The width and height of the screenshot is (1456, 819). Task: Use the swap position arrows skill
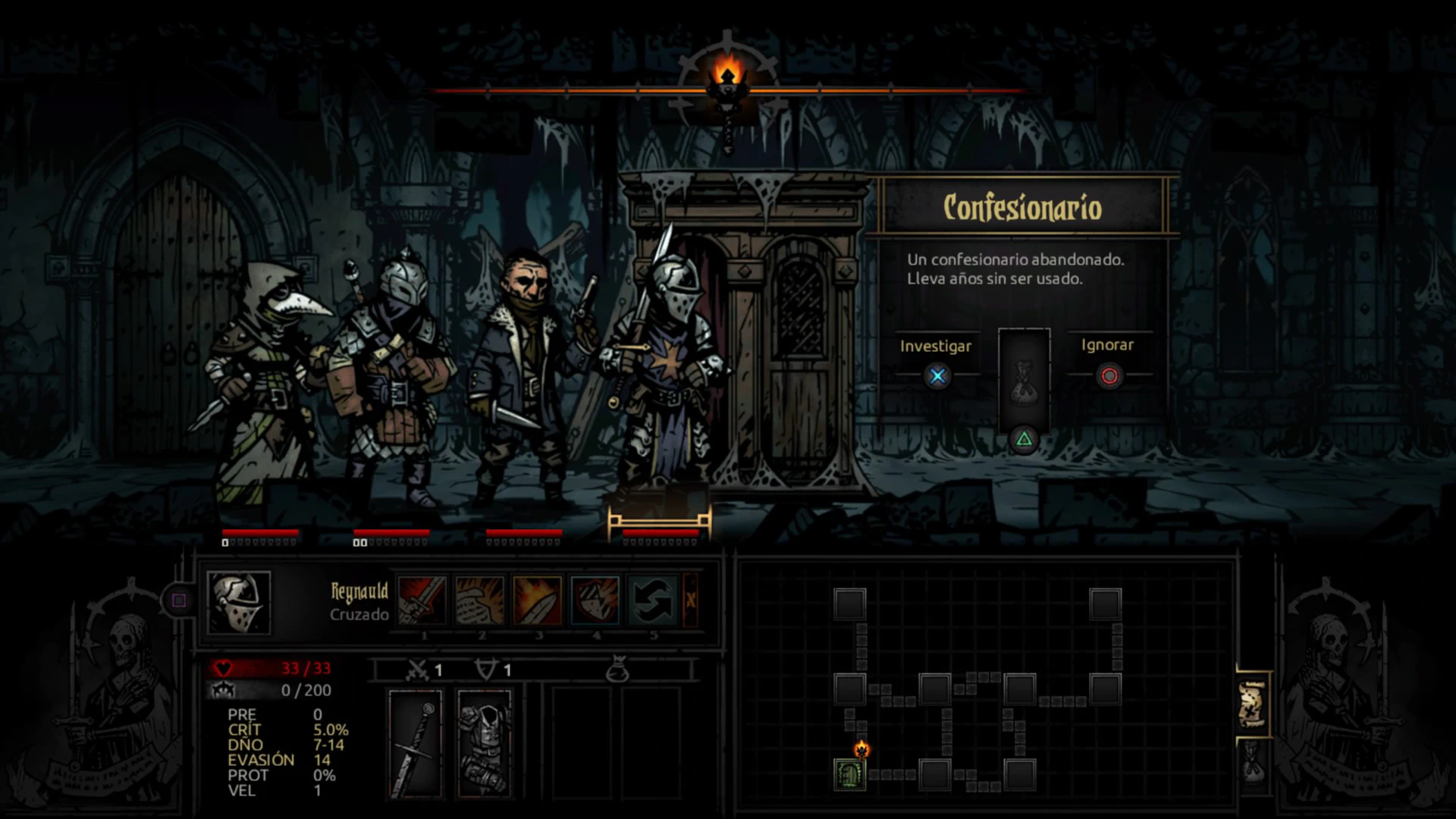point(653,600)
